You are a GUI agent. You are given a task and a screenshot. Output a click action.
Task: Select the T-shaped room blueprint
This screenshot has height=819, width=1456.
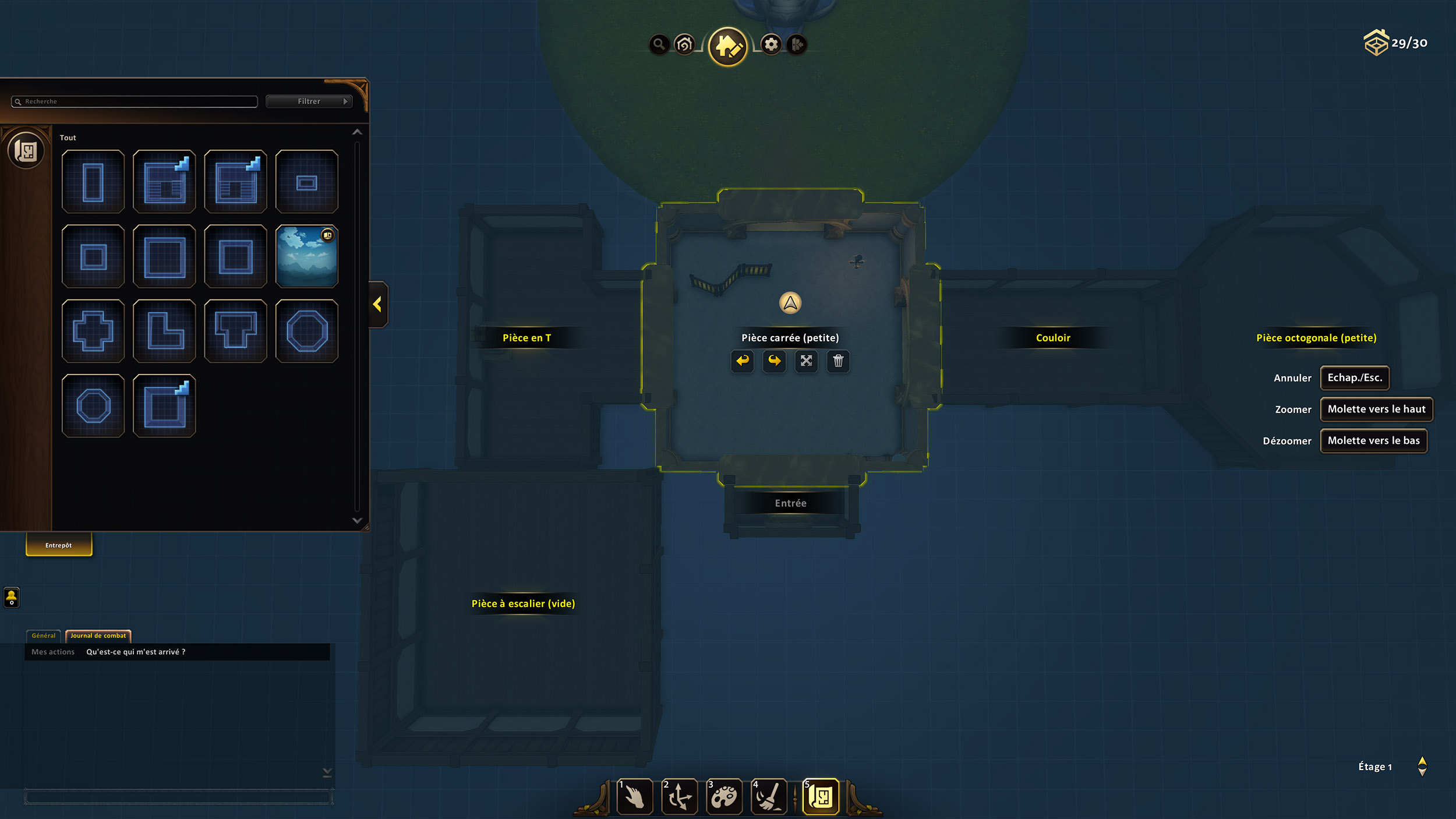coord(236,331)
